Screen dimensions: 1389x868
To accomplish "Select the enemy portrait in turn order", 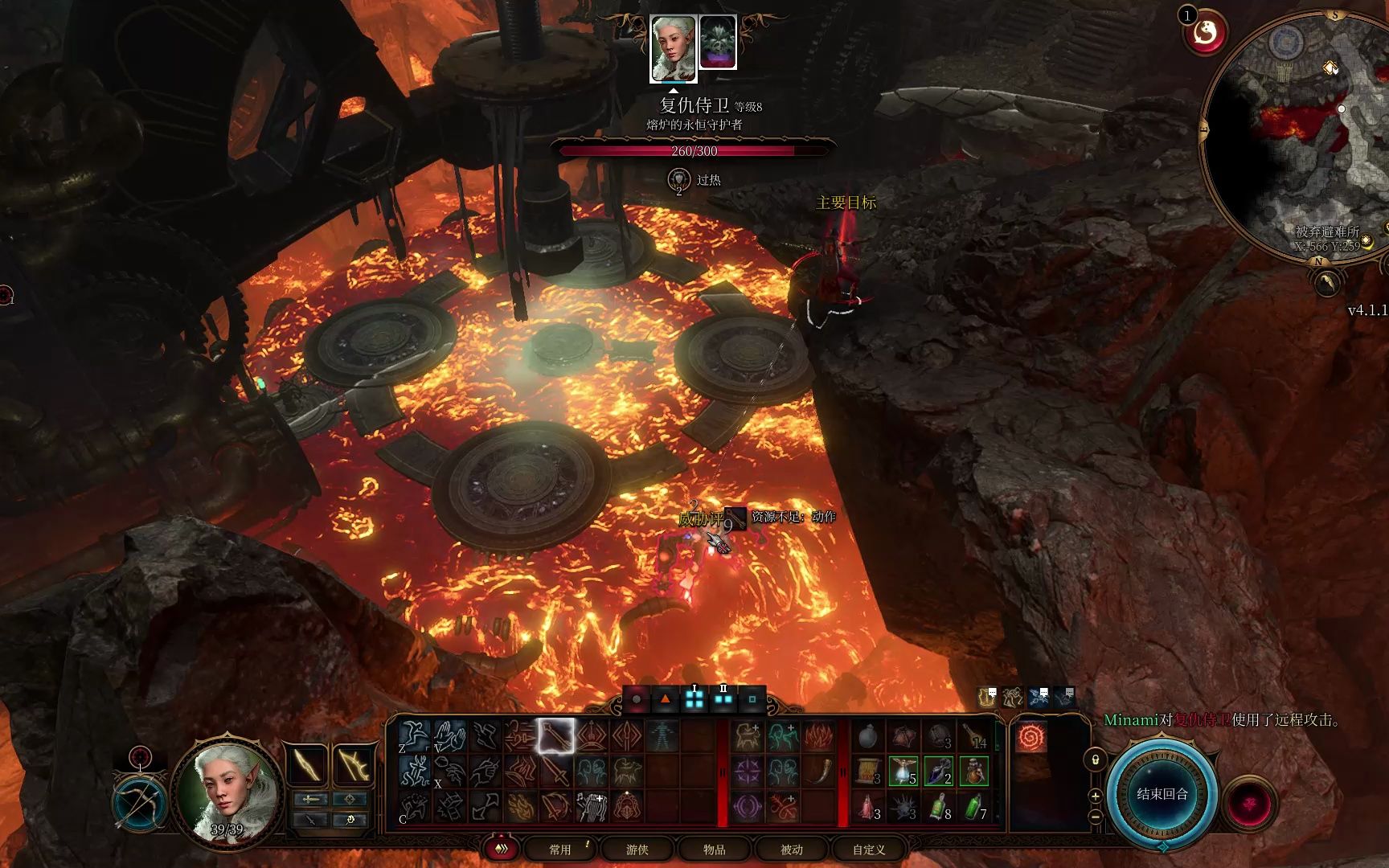I will point(718,43).
